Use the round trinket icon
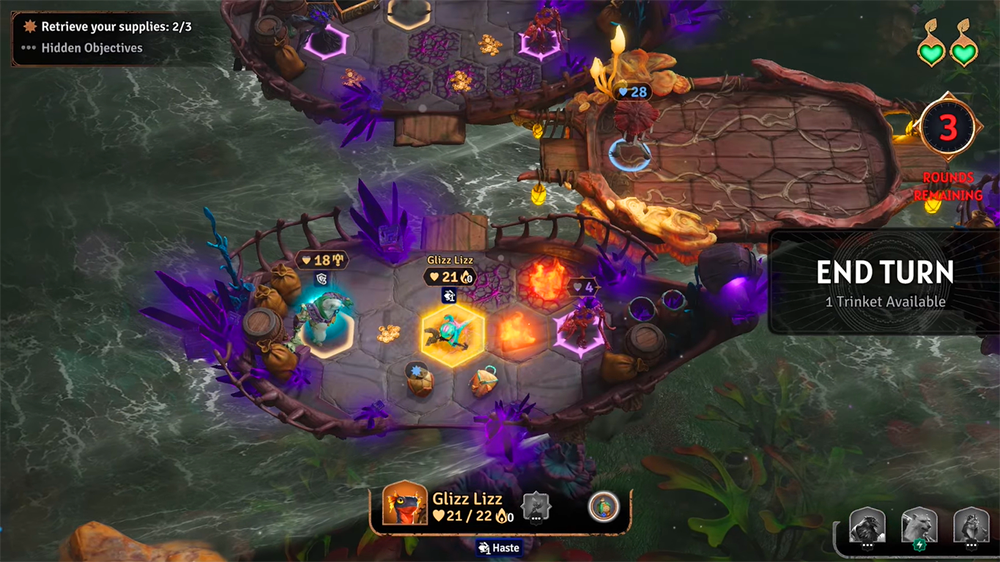Viewport: 1000px width, 562px height. tap(603, 505)
